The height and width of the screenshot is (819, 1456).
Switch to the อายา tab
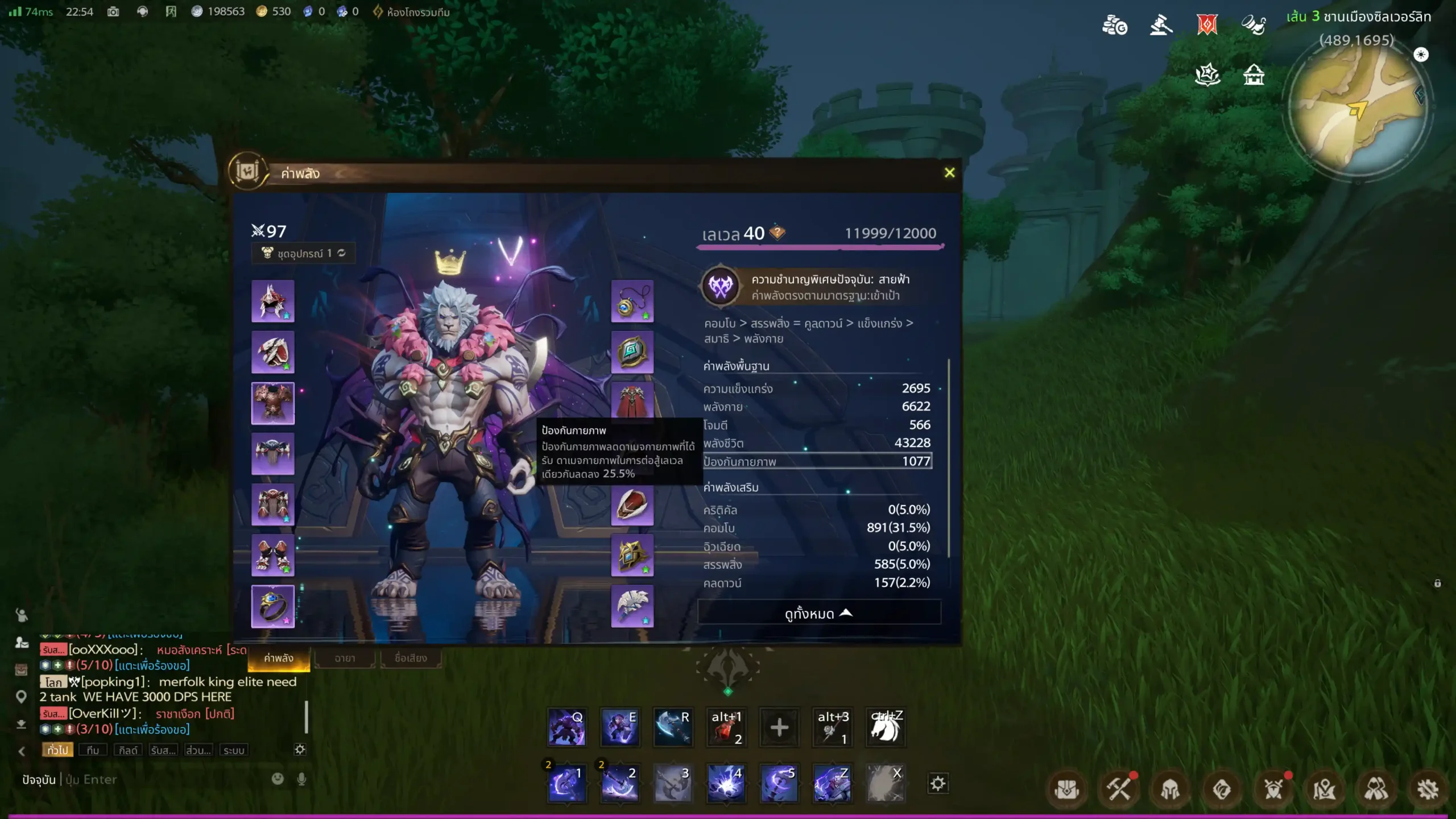point(345,658)
